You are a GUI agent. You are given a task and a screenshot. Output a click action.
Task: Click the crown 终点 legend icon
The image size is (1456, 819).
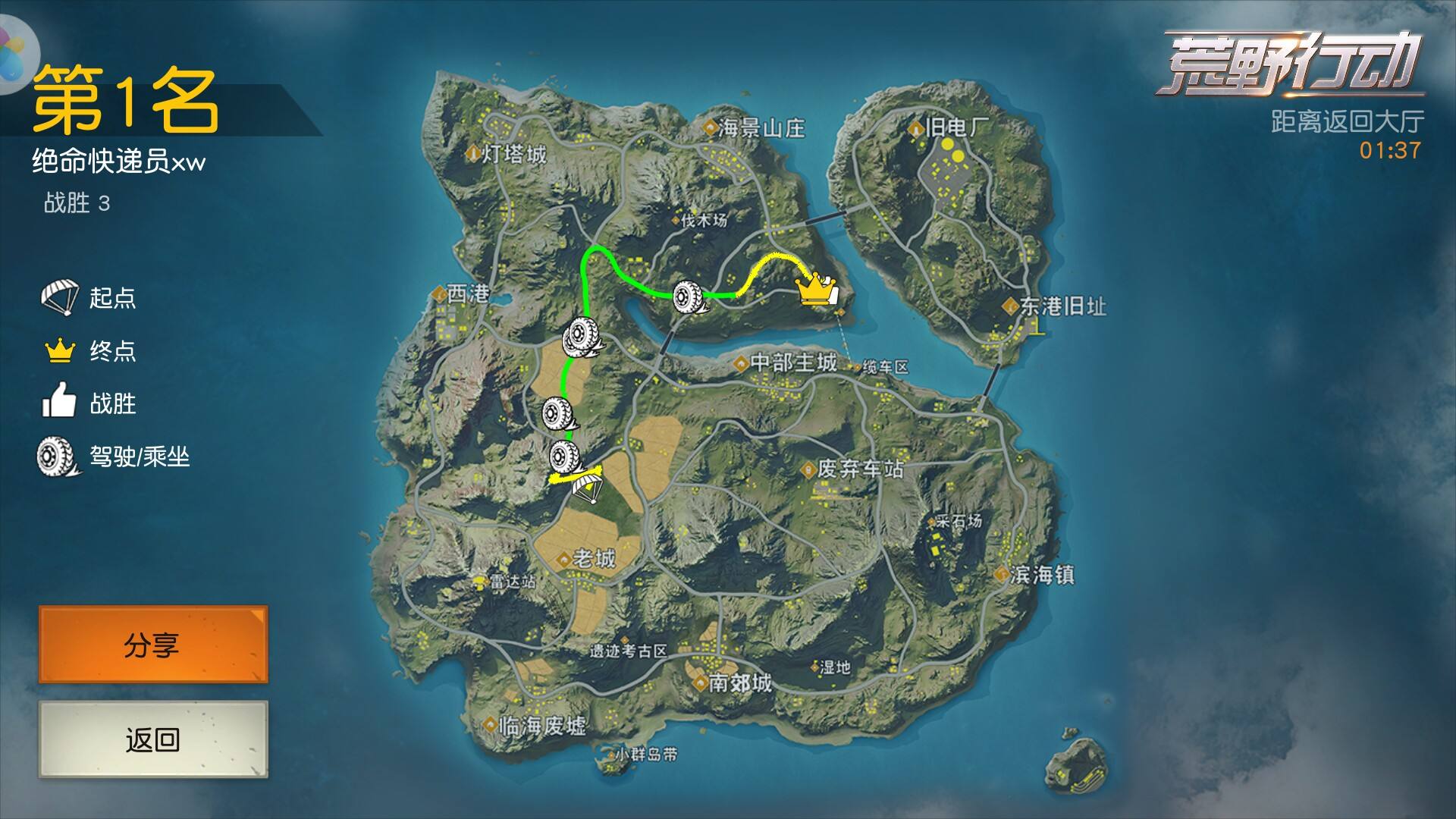(x=61, y=351)
